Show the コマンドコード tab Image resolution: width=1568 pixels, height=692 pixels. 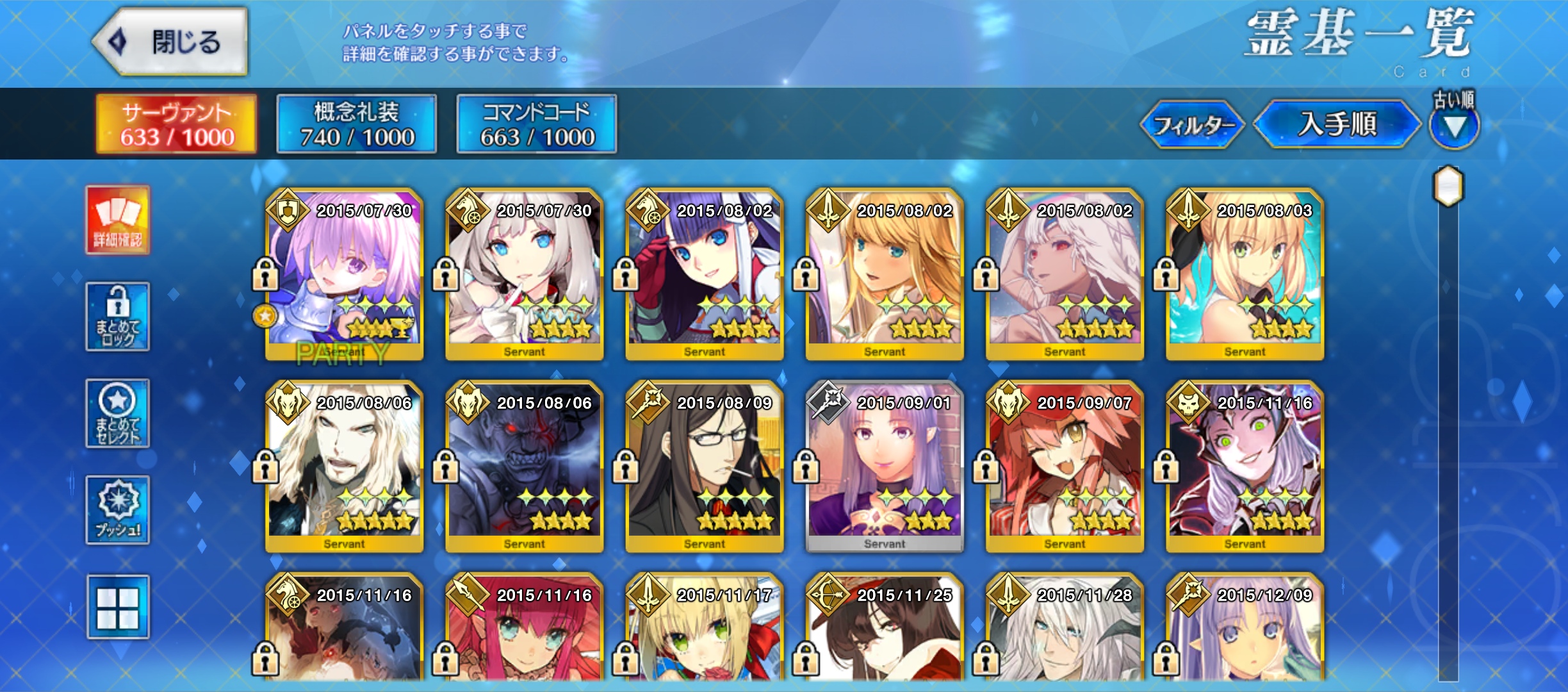tap(537, 124)
